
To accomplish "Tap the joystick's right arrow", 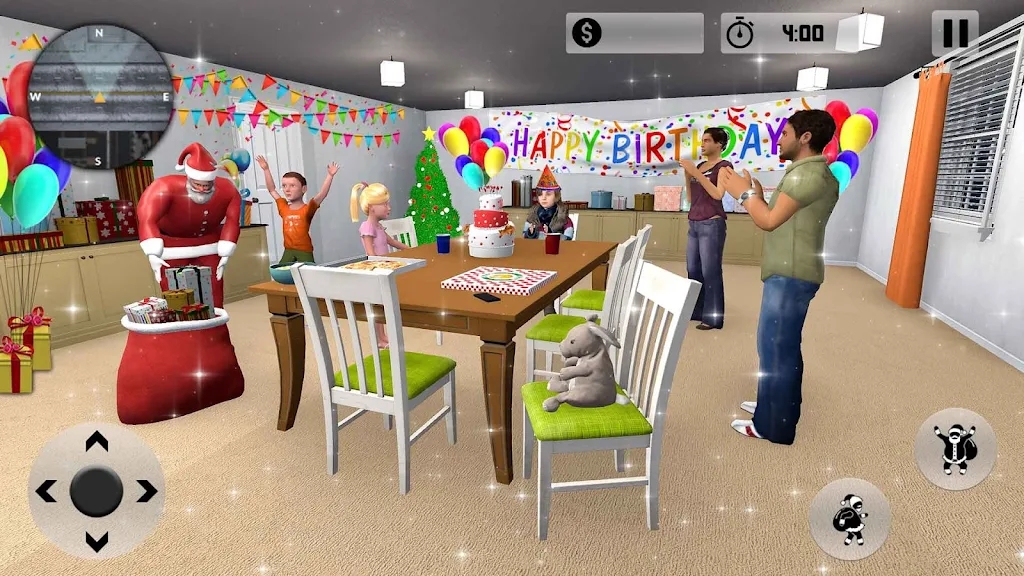I will [146, 491].
